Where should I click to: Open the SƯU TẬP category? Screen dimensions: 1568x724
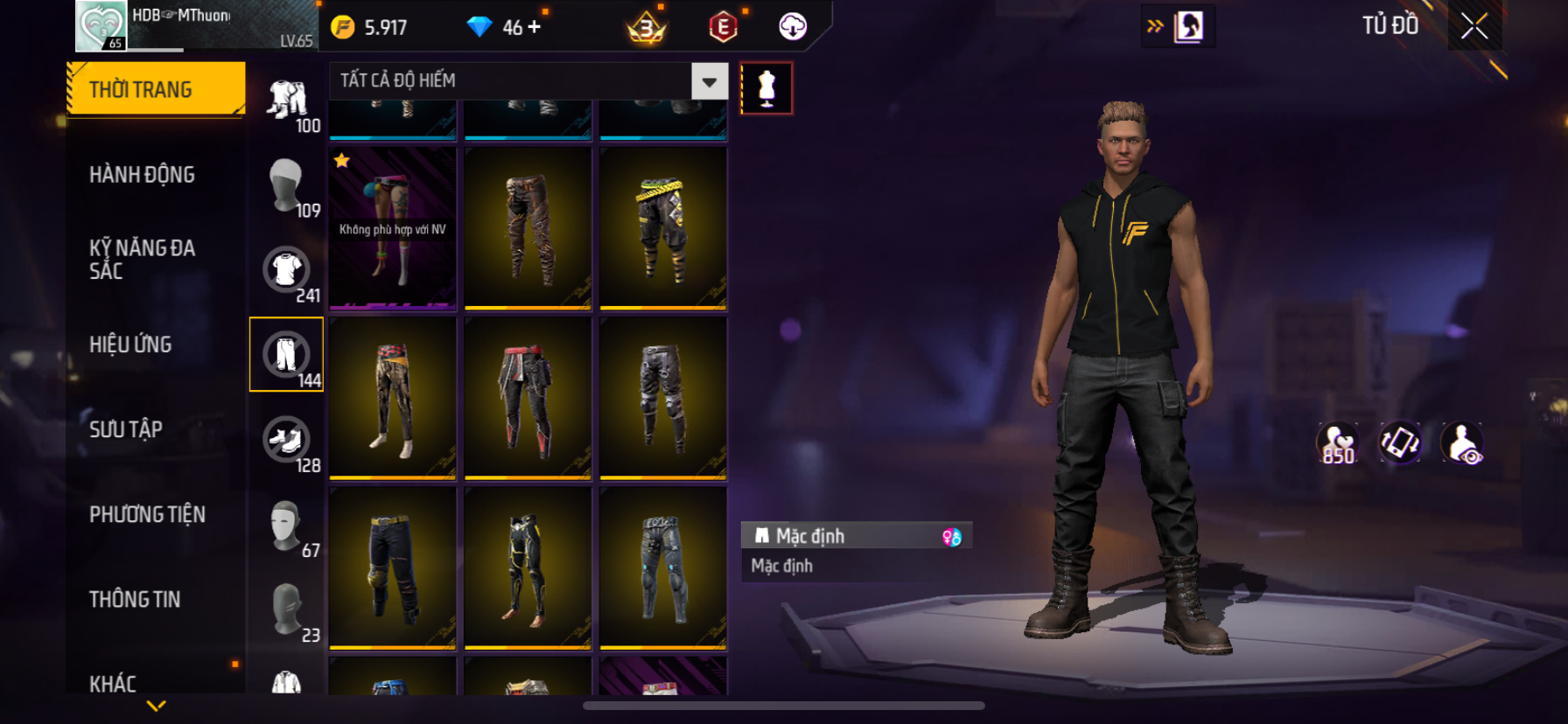pyautogui.click(x=126, y=429)
